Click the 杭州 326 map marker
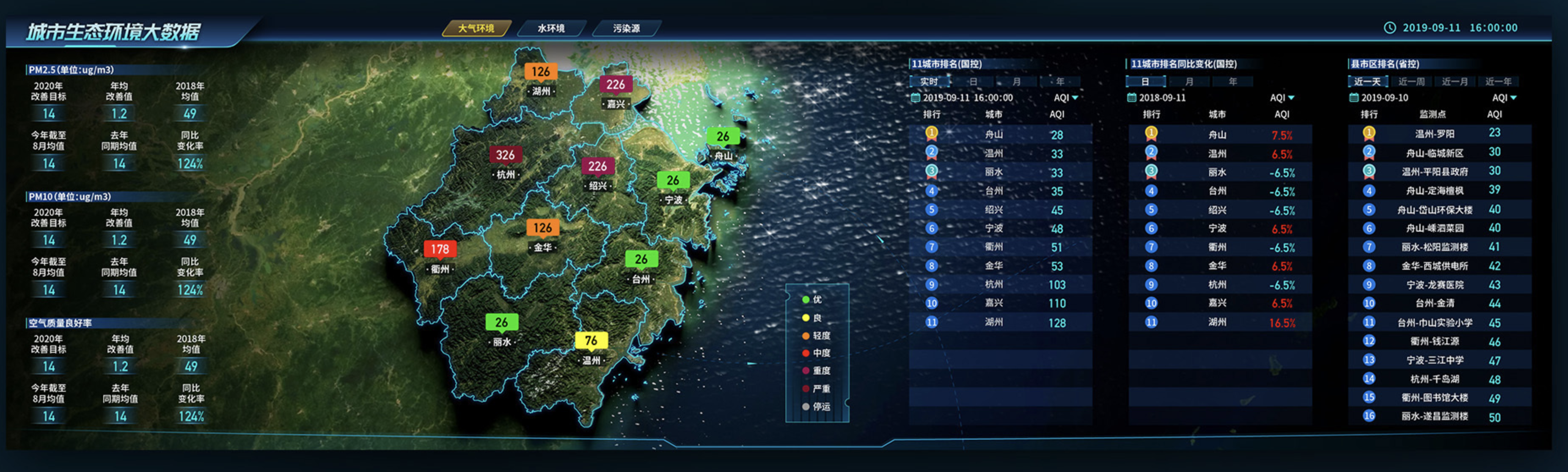This screenshot has width=1568, height=472. click(505, 155)
